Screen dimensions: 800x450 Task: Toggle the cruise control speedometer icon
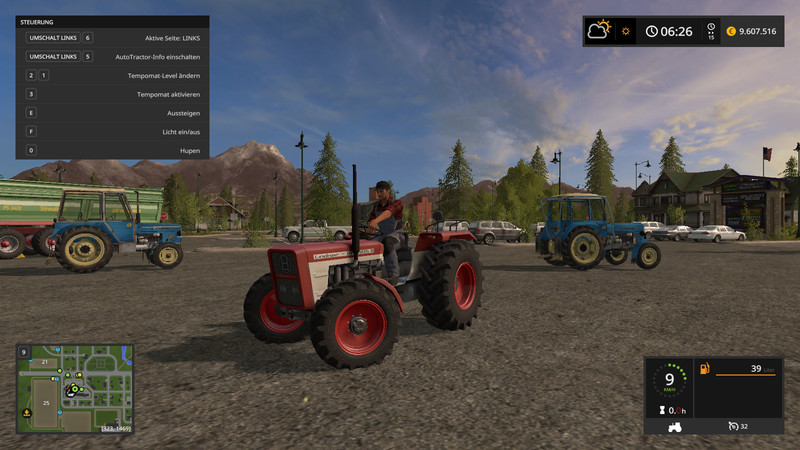733,426
